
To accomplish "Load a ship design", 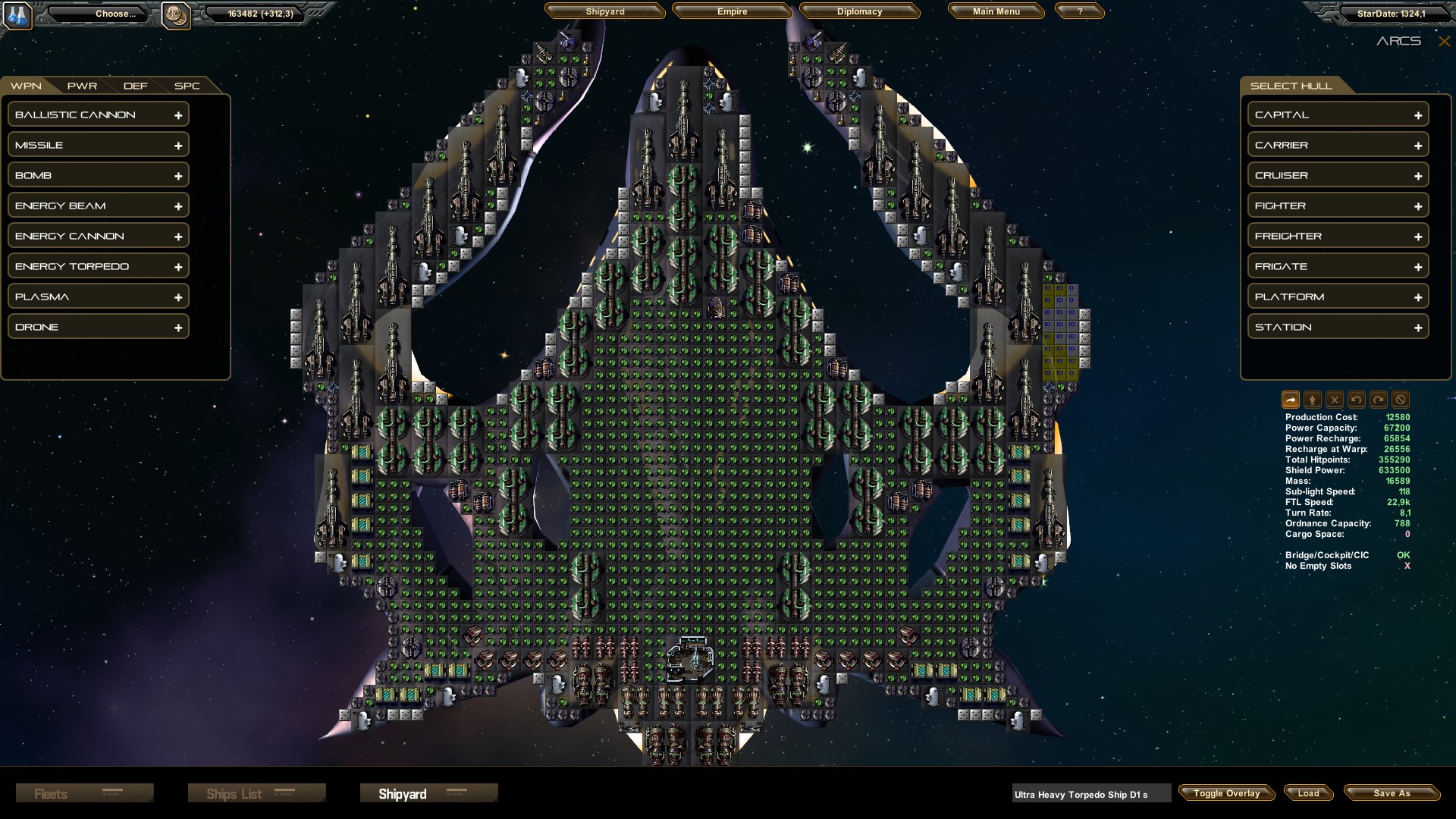I will [1308, 793].
